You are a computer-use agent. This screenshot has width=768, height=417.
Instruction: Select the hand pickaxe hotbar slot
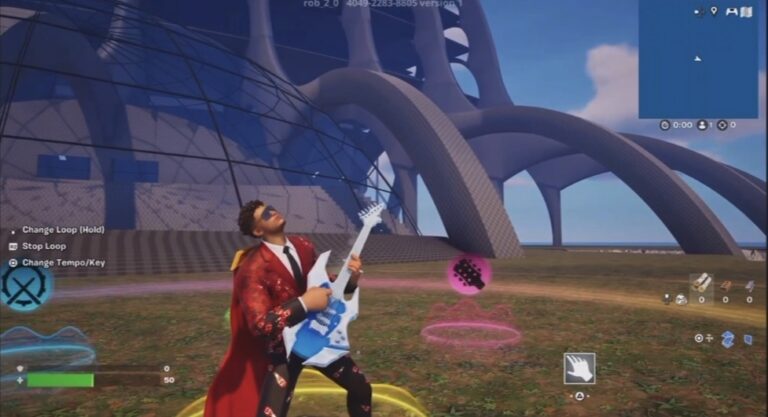579,368
